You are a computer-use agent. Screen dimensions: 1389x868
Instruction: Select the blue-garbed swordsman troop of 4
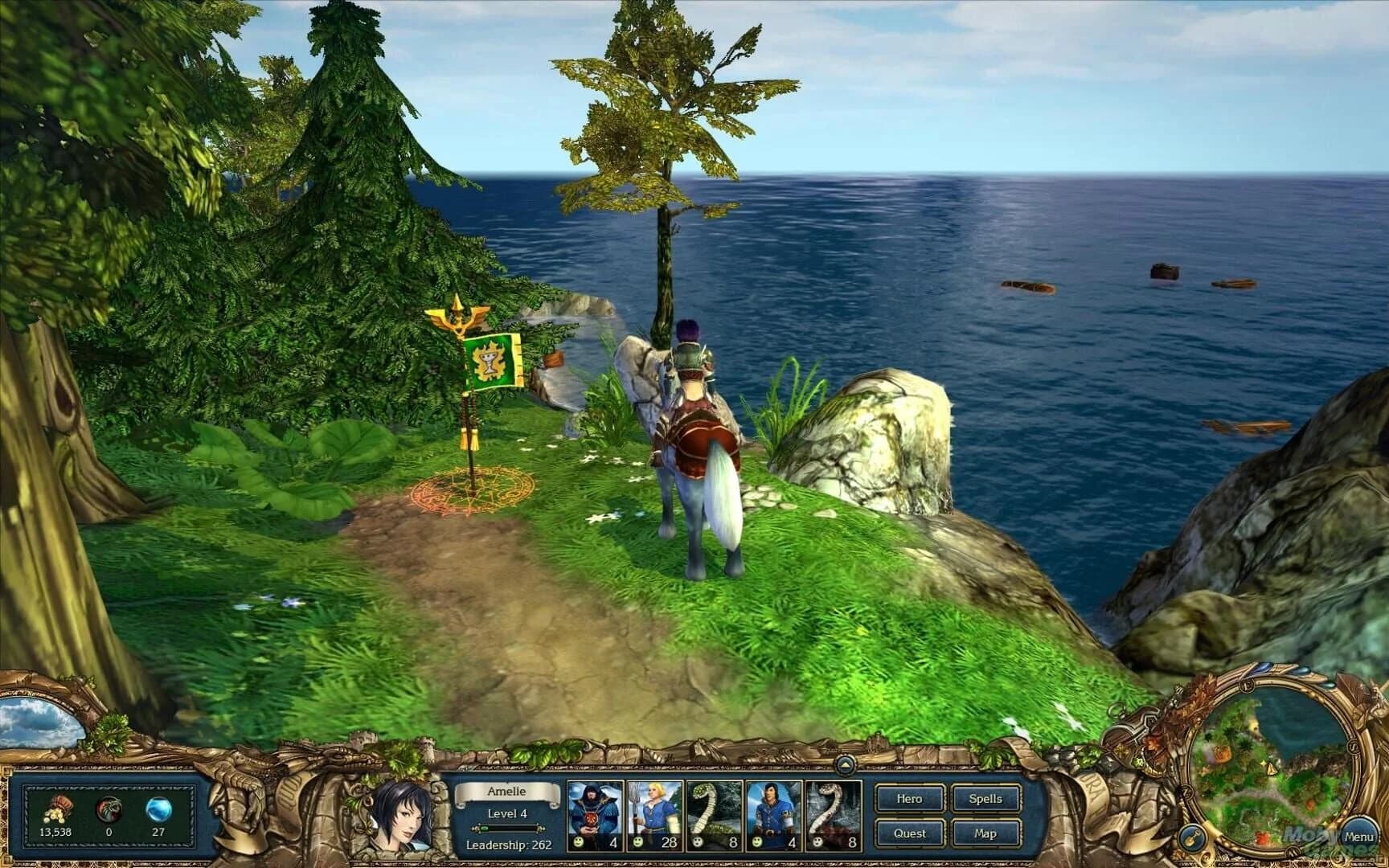click(773, 812)
